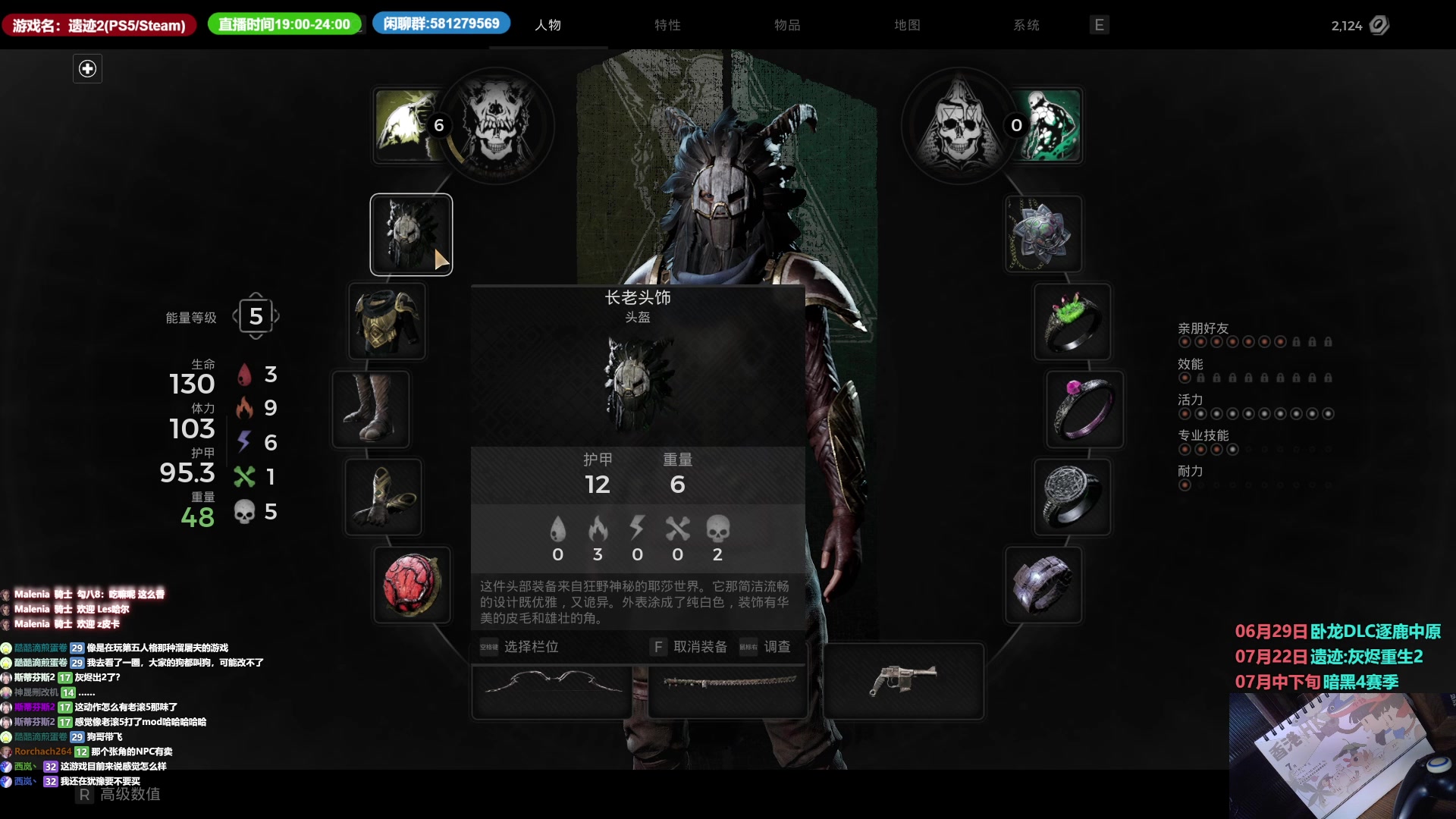This screenshot has width=1456, height=819.
Task: Open the red heart relic slot
Action: point(412,585)
